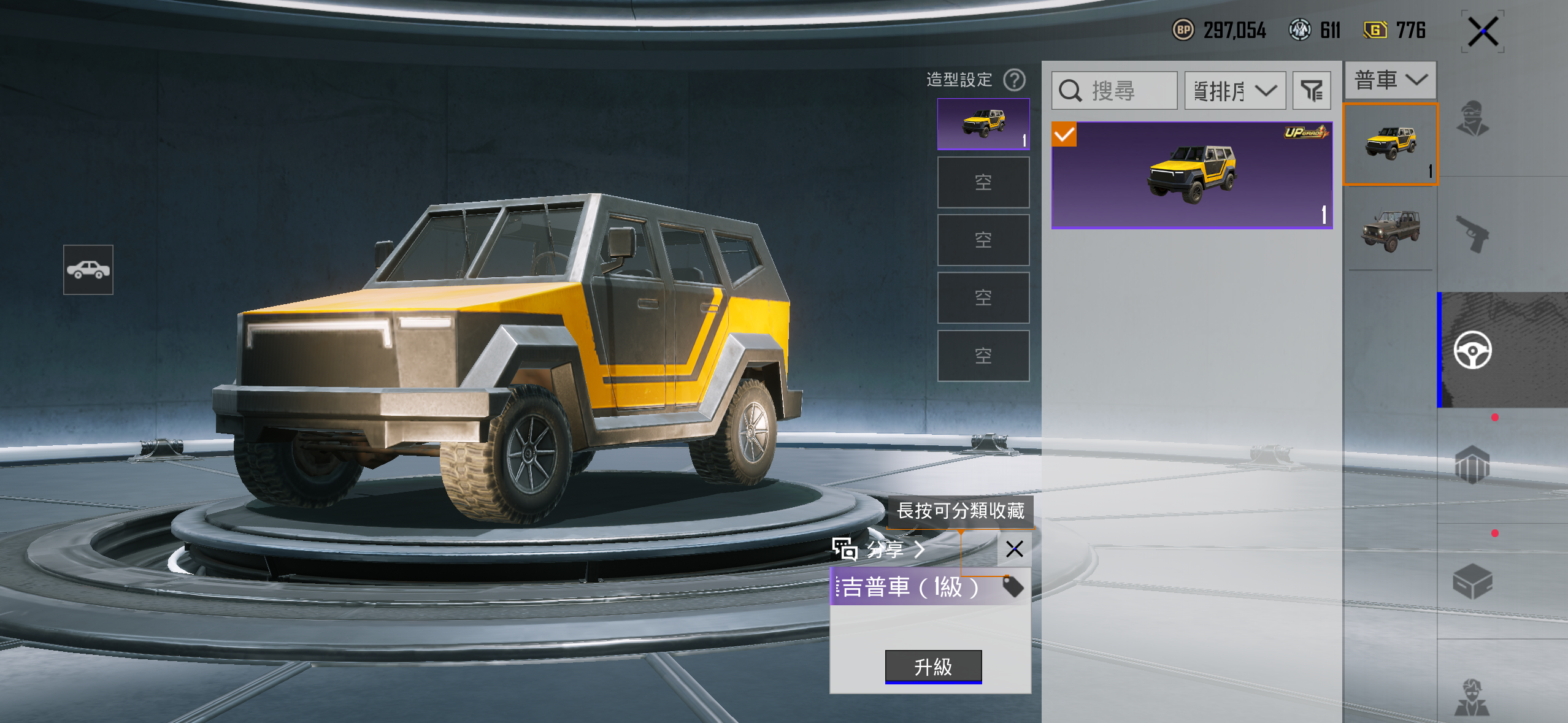The image size is (1568, 723).
Task: Select the equipped yellow jeep preset slot
Action: point(983,124)
